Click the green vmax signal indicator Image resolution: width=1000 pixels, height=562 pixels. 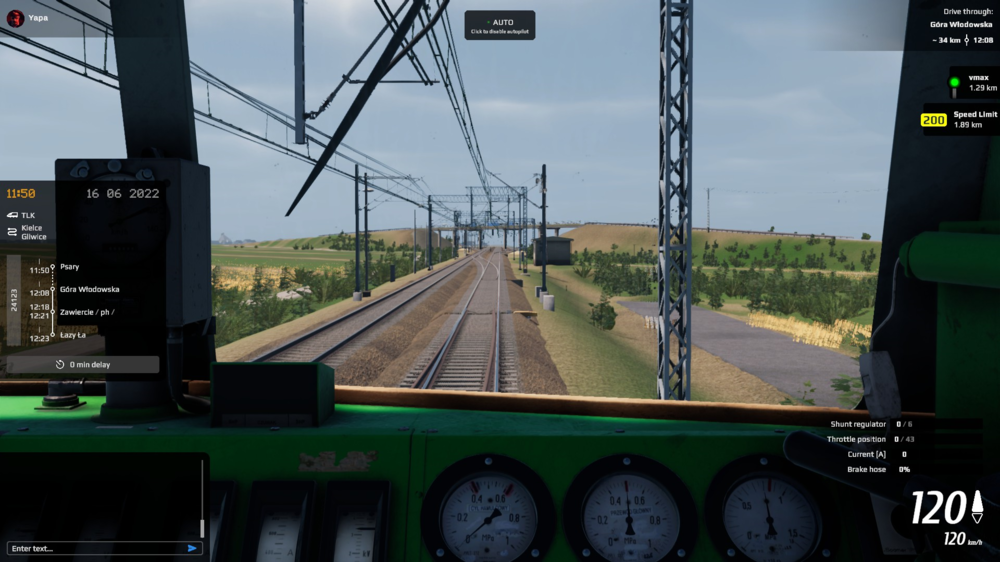pyautogui.click(x=955, y=83)
